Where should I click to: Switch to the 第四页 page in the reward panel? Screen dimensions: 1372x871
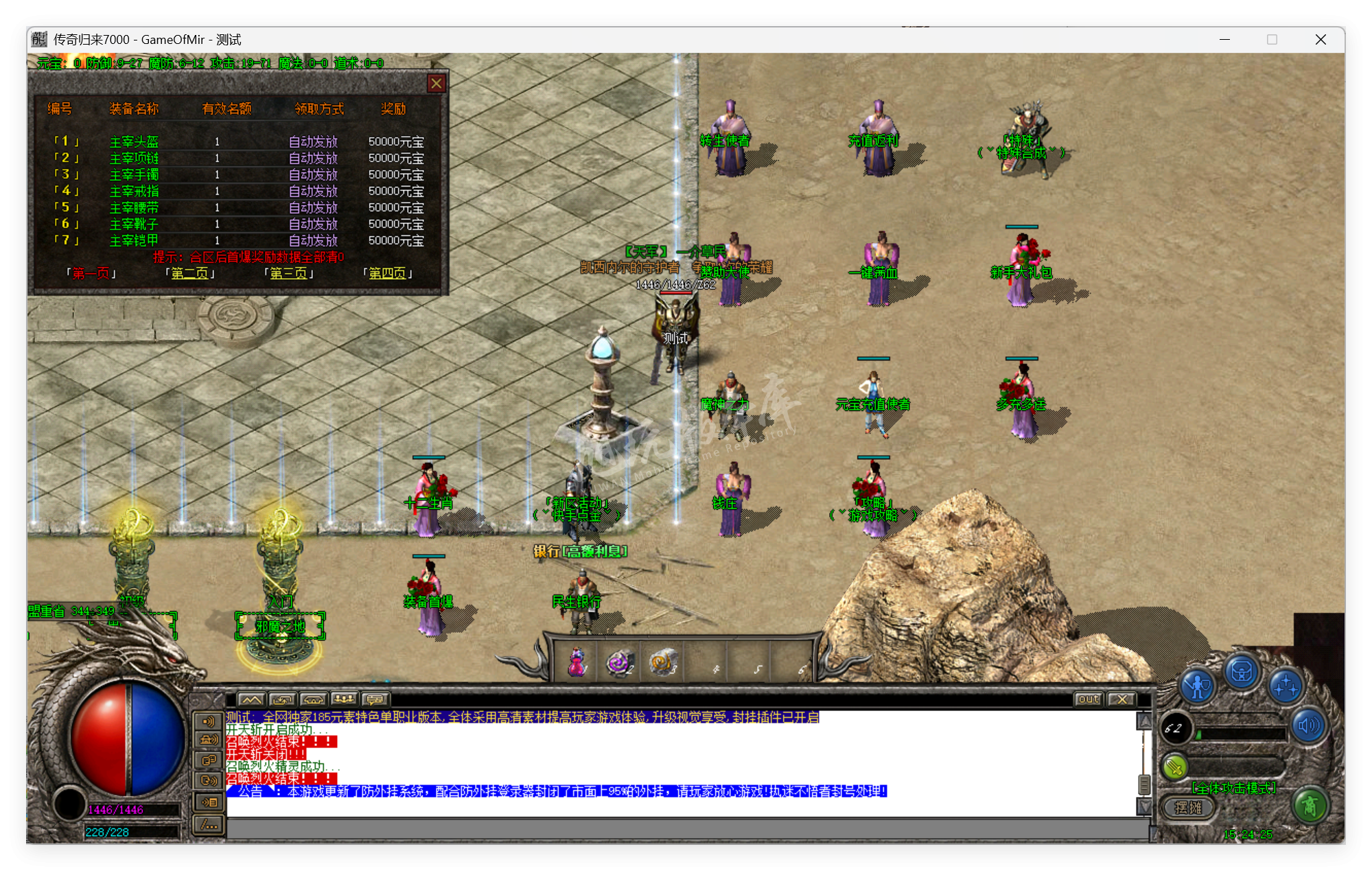(388, 272)
